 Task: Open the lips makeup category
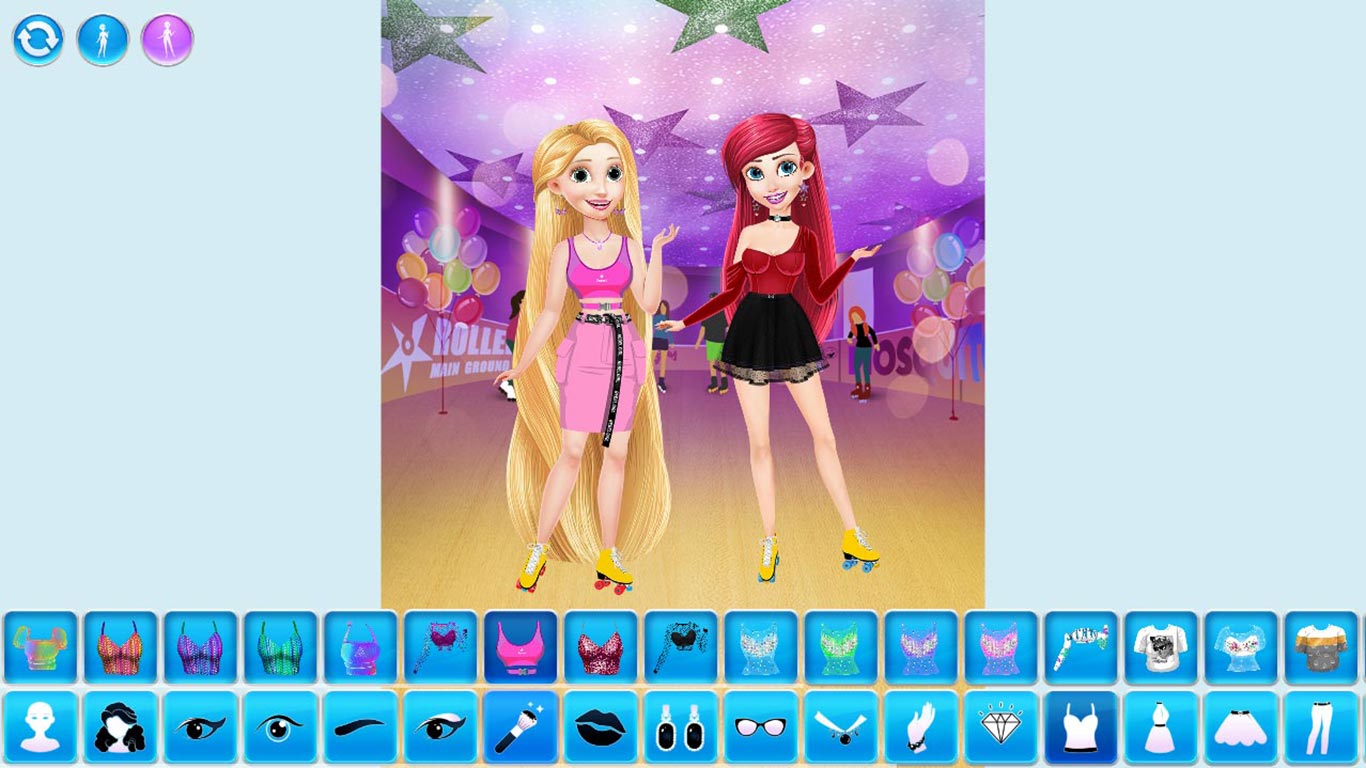coord(600,730)
